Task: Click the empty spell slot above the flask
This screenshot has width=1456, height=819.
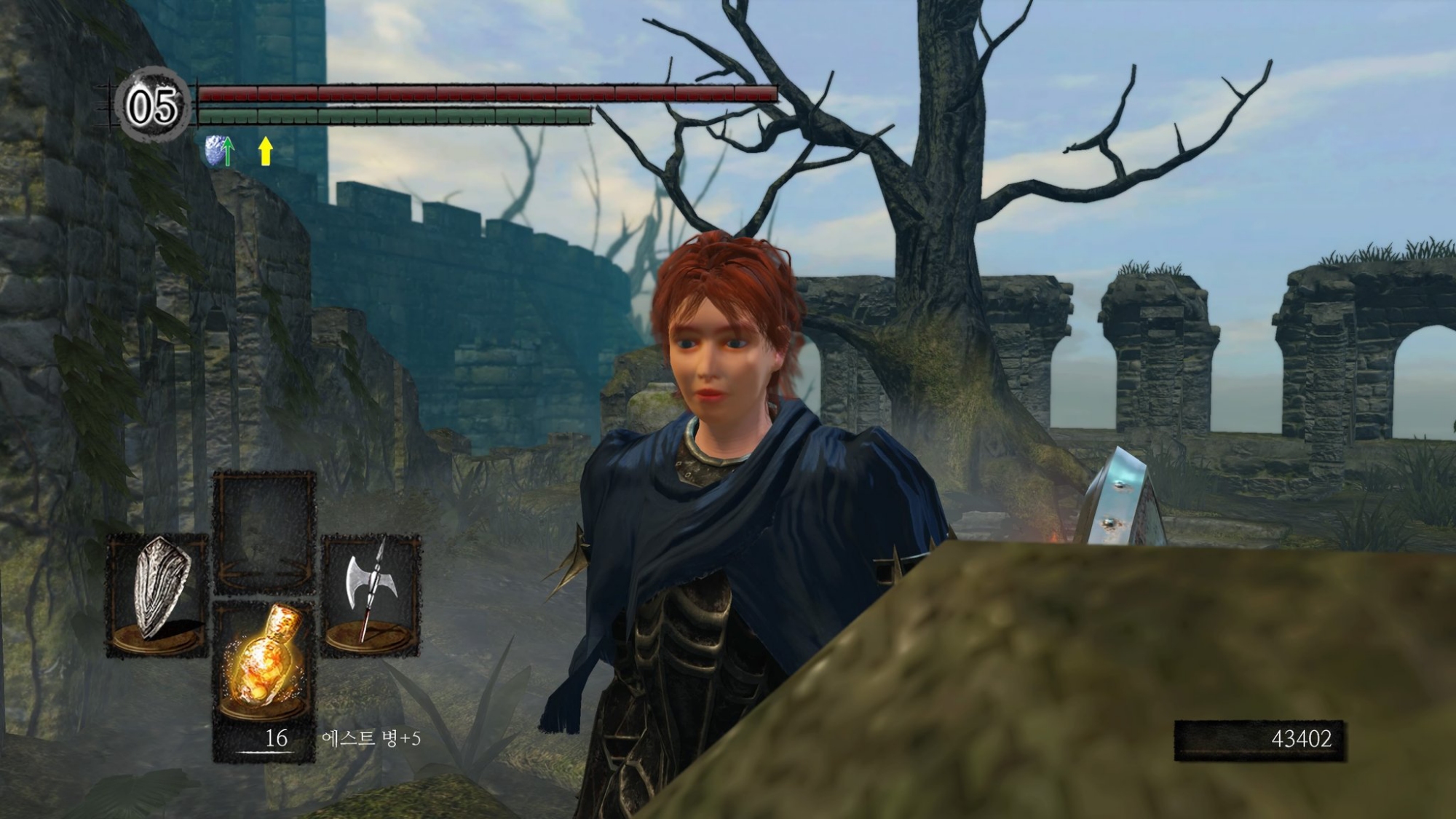Action: pos(264,531)
